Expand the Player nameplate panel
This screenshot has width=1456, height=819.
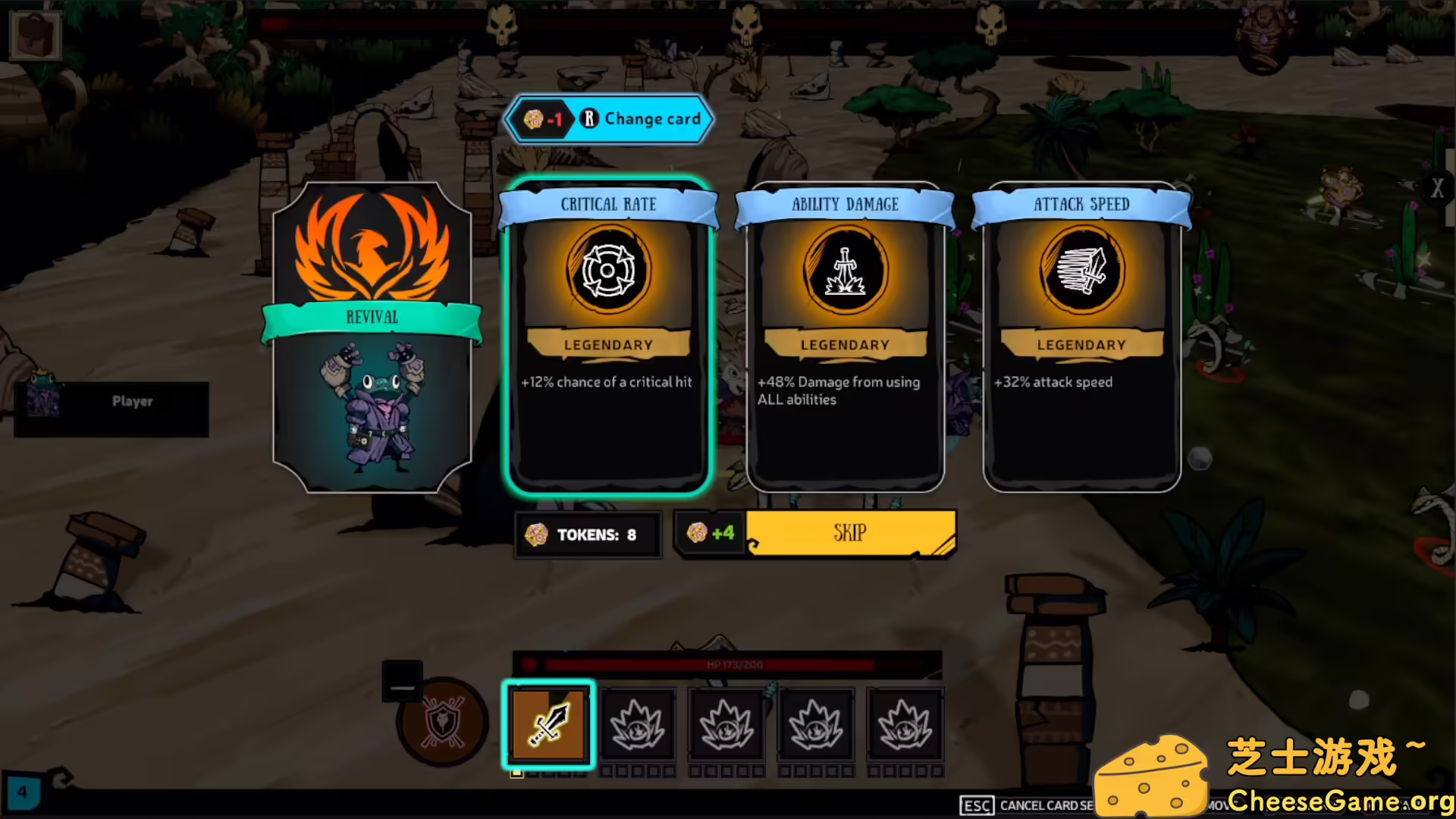pos(132,401)
